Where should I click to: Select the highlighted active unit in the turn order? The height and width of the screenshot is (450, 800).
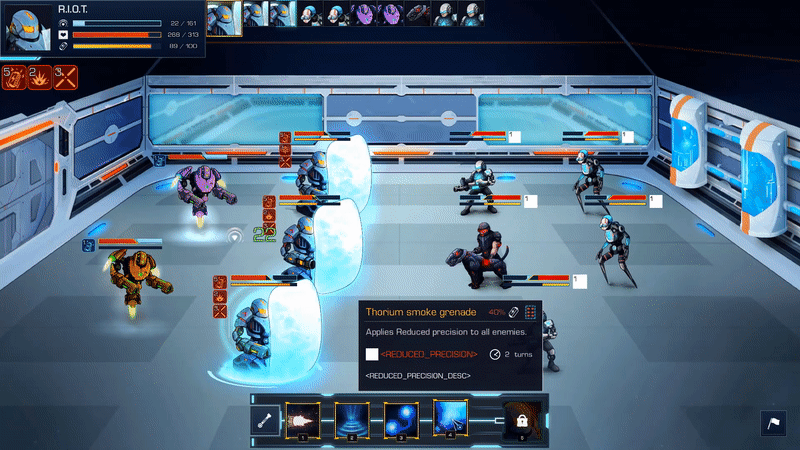[225, 16]
